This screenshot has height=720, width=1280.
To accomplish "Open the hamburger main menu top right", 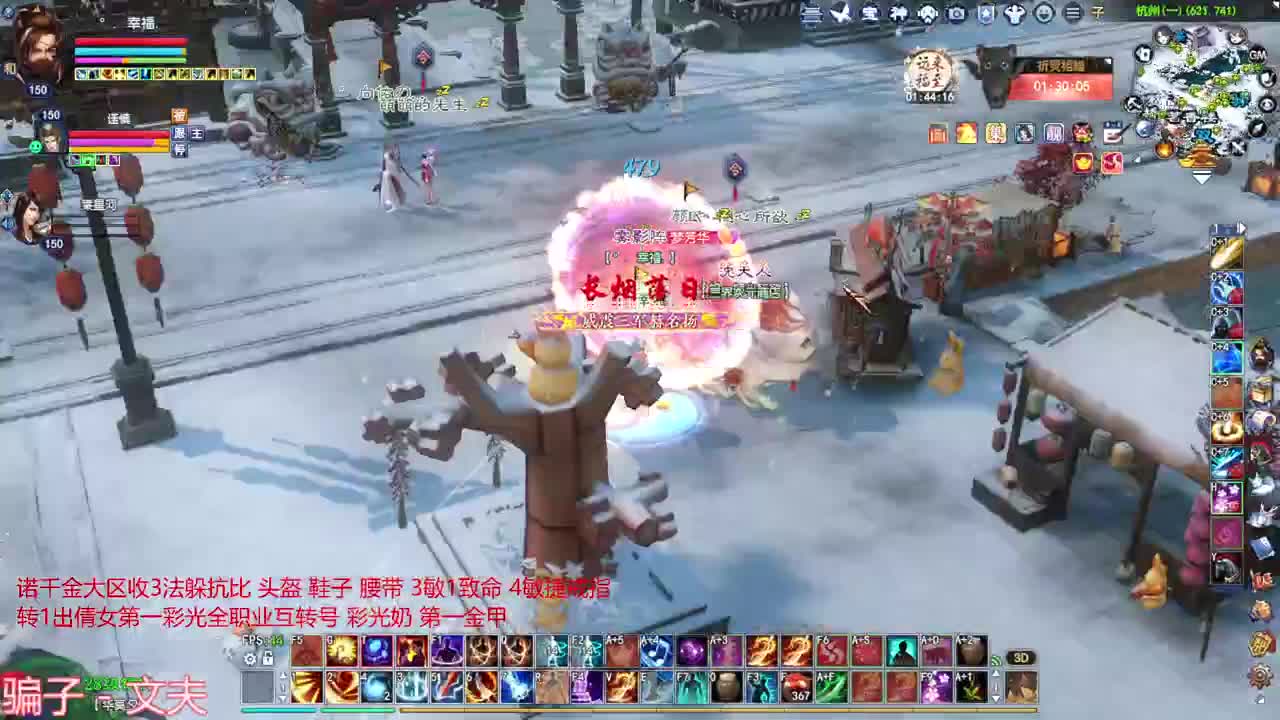I will click(1074, 13).
